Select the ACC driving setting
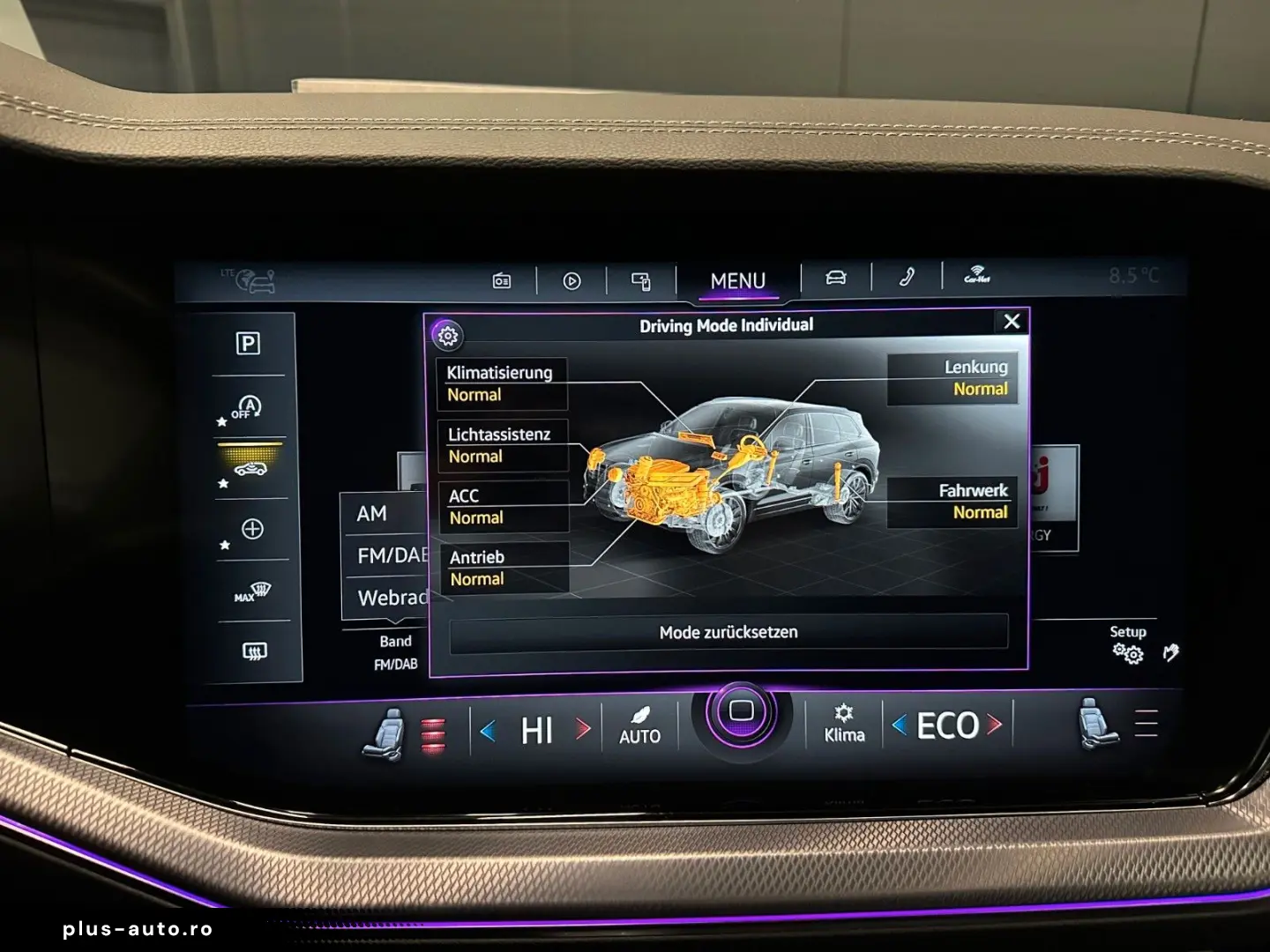This screenshot has height=952, width=1270. coord(504,507)
